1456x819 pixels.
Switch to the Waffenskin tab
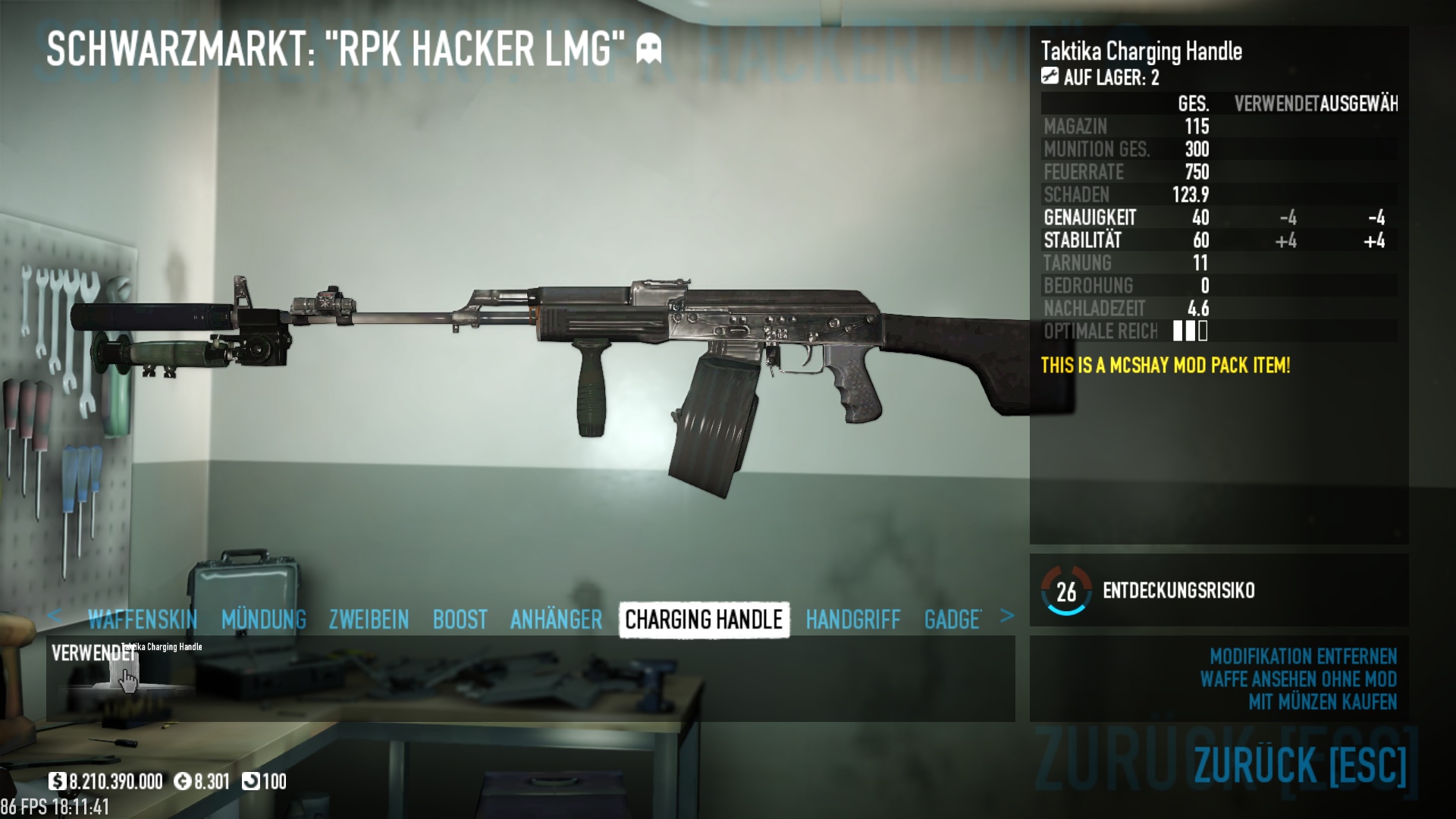tap(142, 620)
